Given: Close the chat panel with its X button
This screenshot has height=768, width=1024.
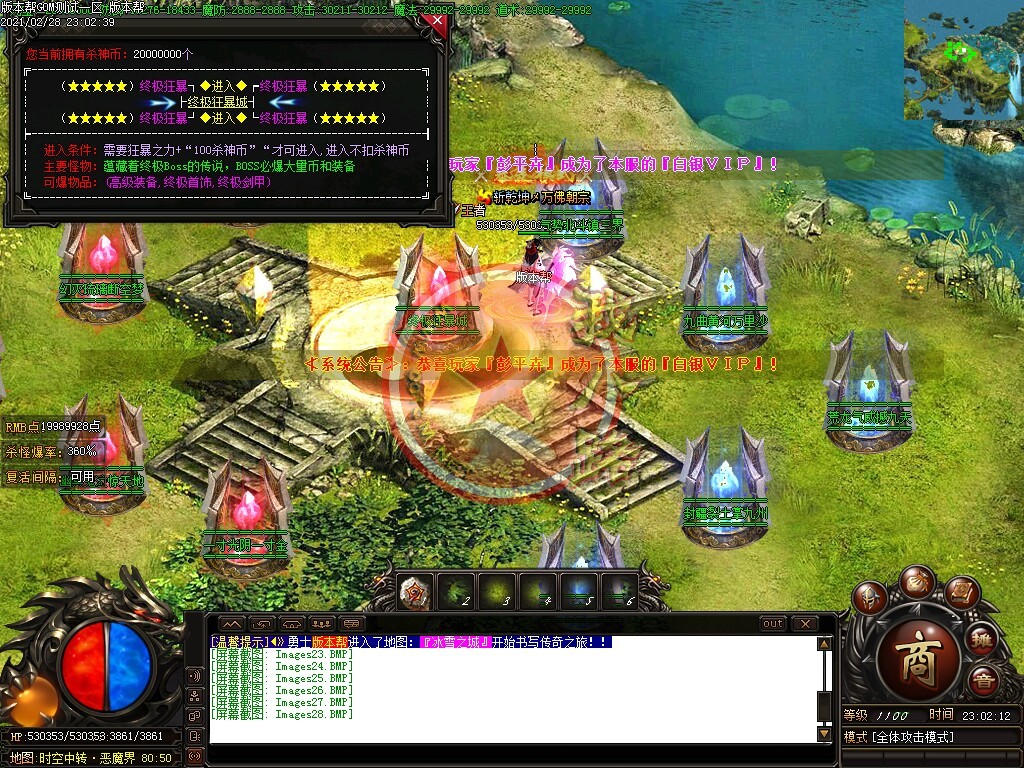Looking at the screenshot, I should click(x=804, y=624).
